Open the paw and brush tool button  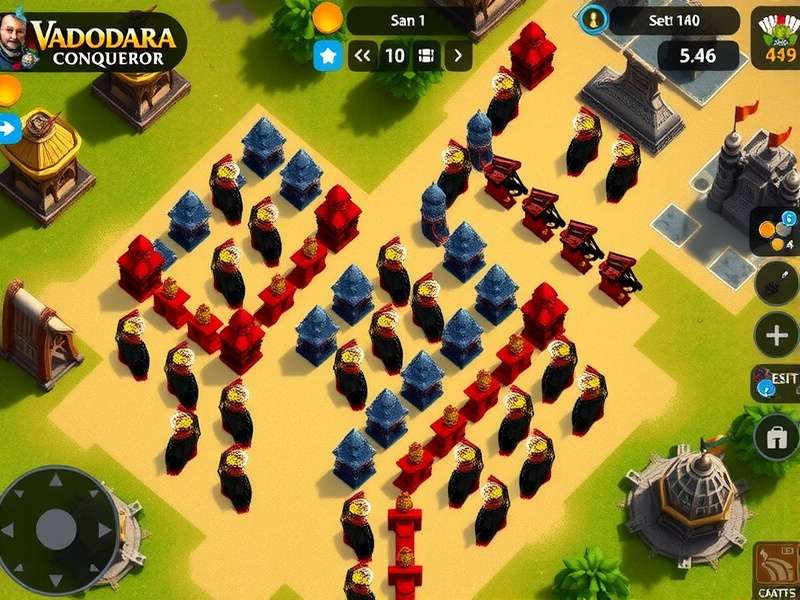pos(776,282)
